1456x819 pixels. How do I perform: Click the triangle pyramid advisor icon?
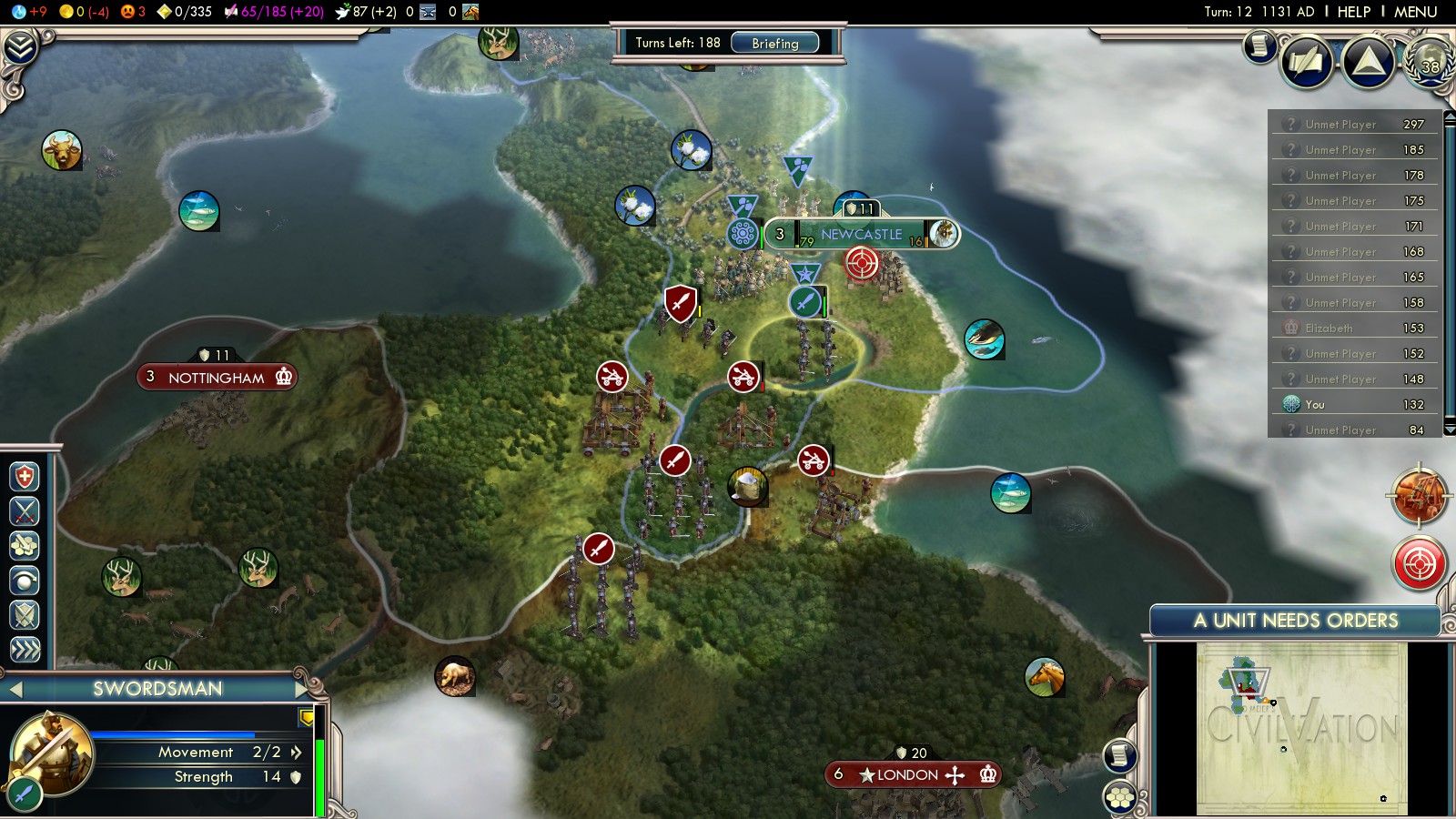click(x=1368, y=62)
